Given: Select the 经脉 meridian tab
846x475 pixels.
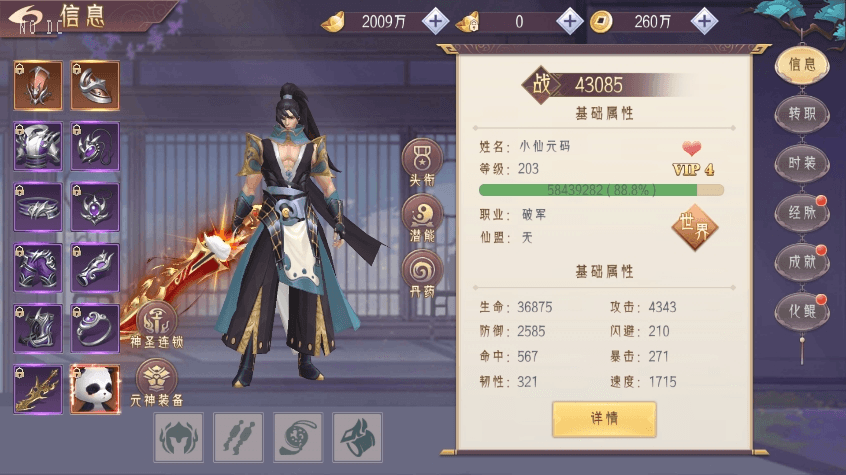Looking at the screenshot, I should [802, 212].
